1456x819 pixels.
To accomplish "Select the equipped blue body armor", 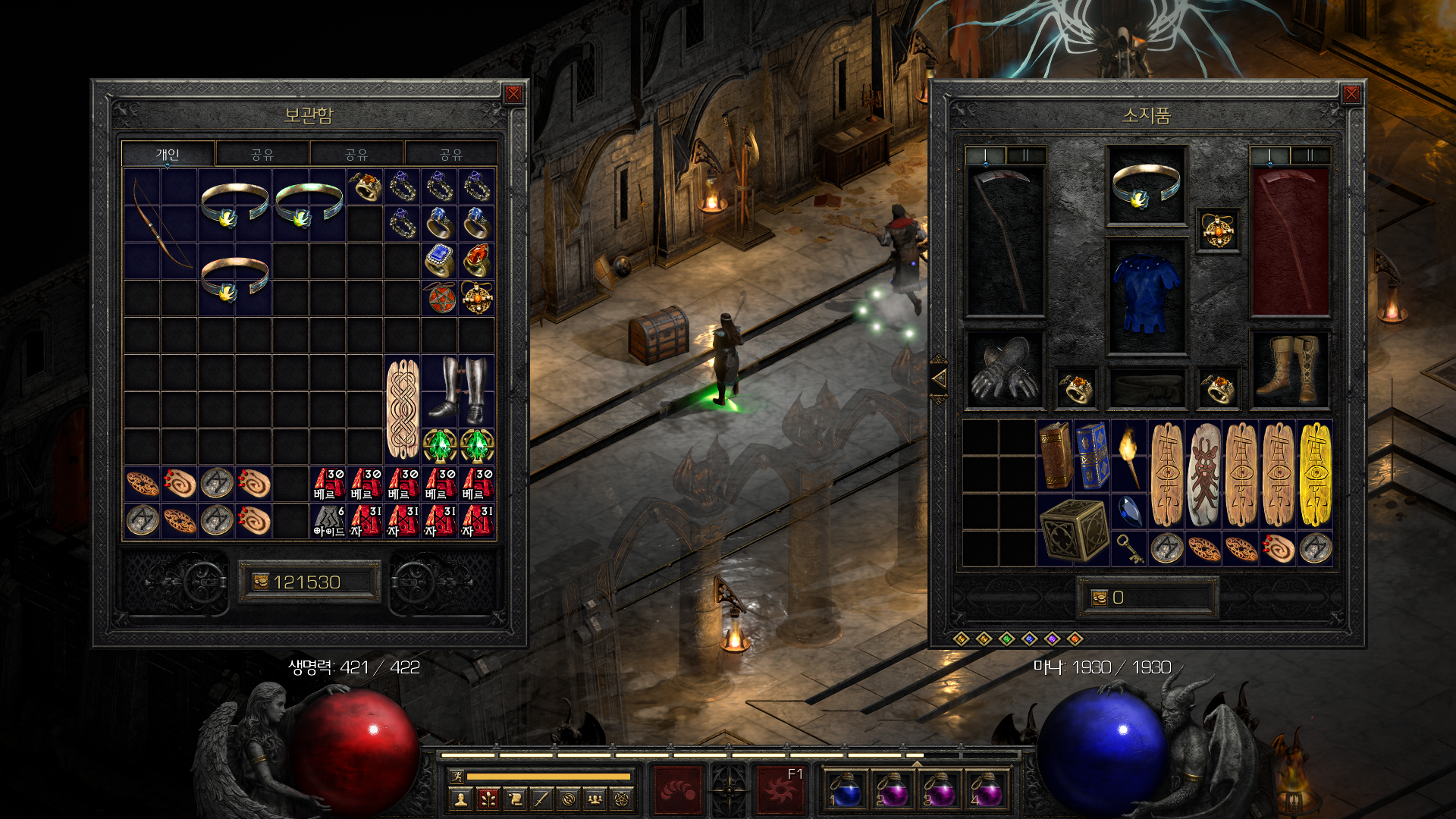I will [x=1146, y=296].
